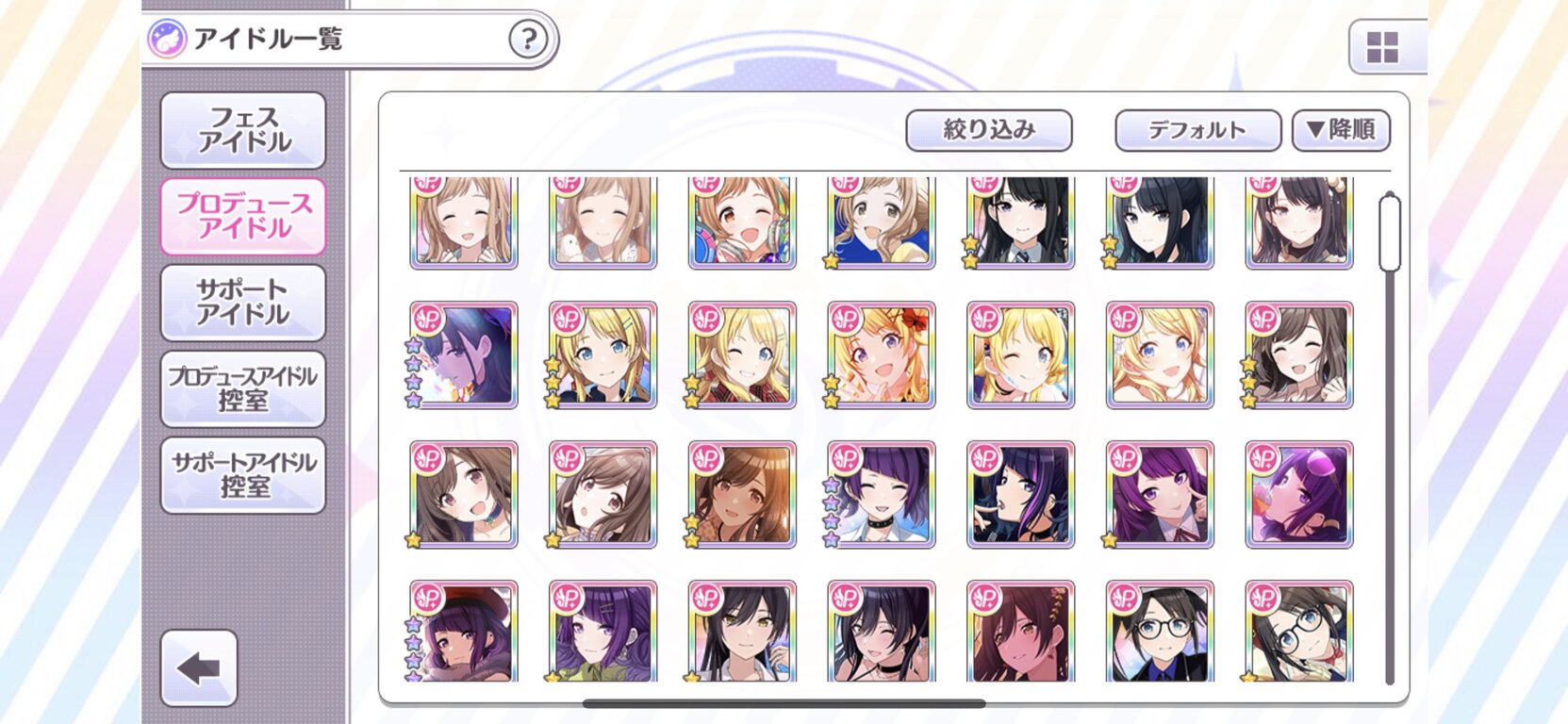
Task: Open the help via the ? icon
Action: point(530,39)
